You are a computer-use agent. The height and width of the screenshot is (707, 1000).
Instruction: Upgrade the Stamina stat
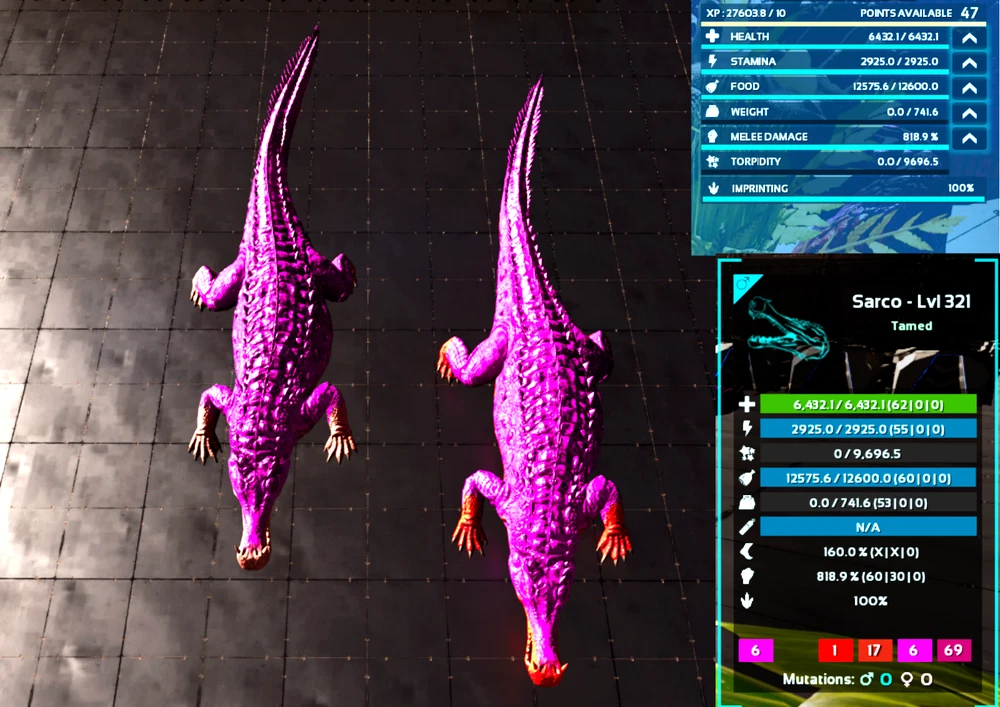point(969,63)
